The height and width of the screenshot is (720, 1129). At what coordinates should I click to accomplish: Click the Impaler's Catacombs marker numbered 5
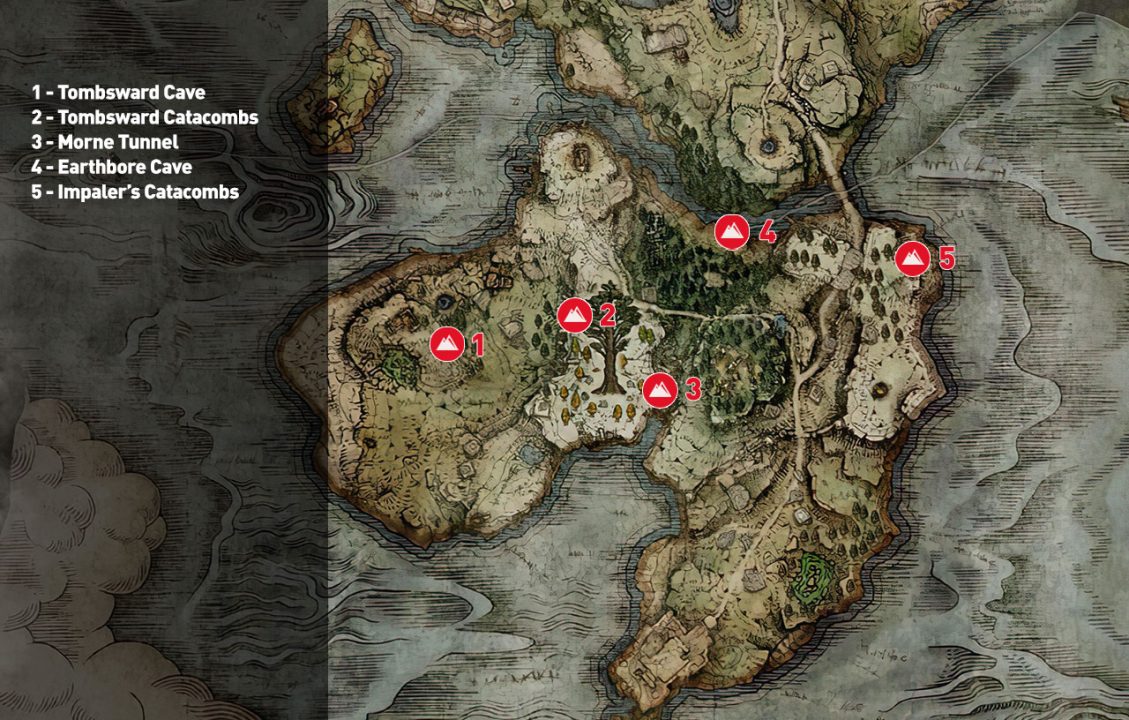pos(912,258)
